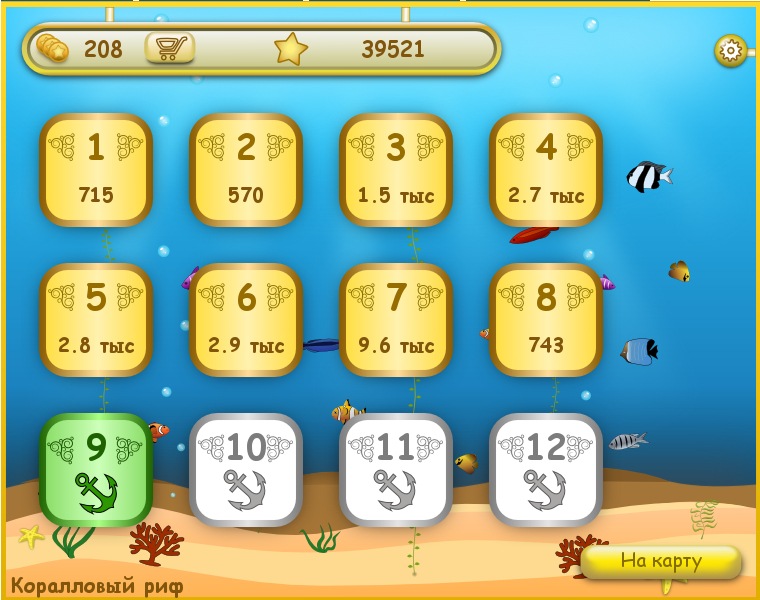Select locked level 11 tile
Viewport: 760px width, 600px height.
396,470
